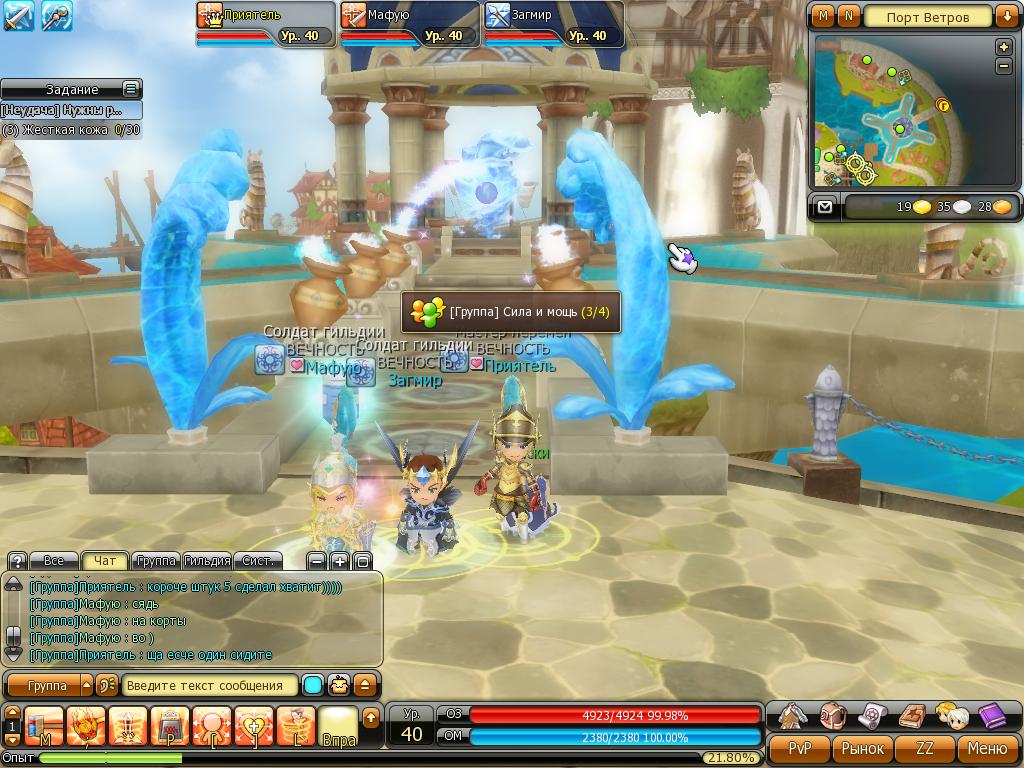This screenshot has width=1024, height=768.
Task: Click the M button above the minimap
Action: point(823,16)
